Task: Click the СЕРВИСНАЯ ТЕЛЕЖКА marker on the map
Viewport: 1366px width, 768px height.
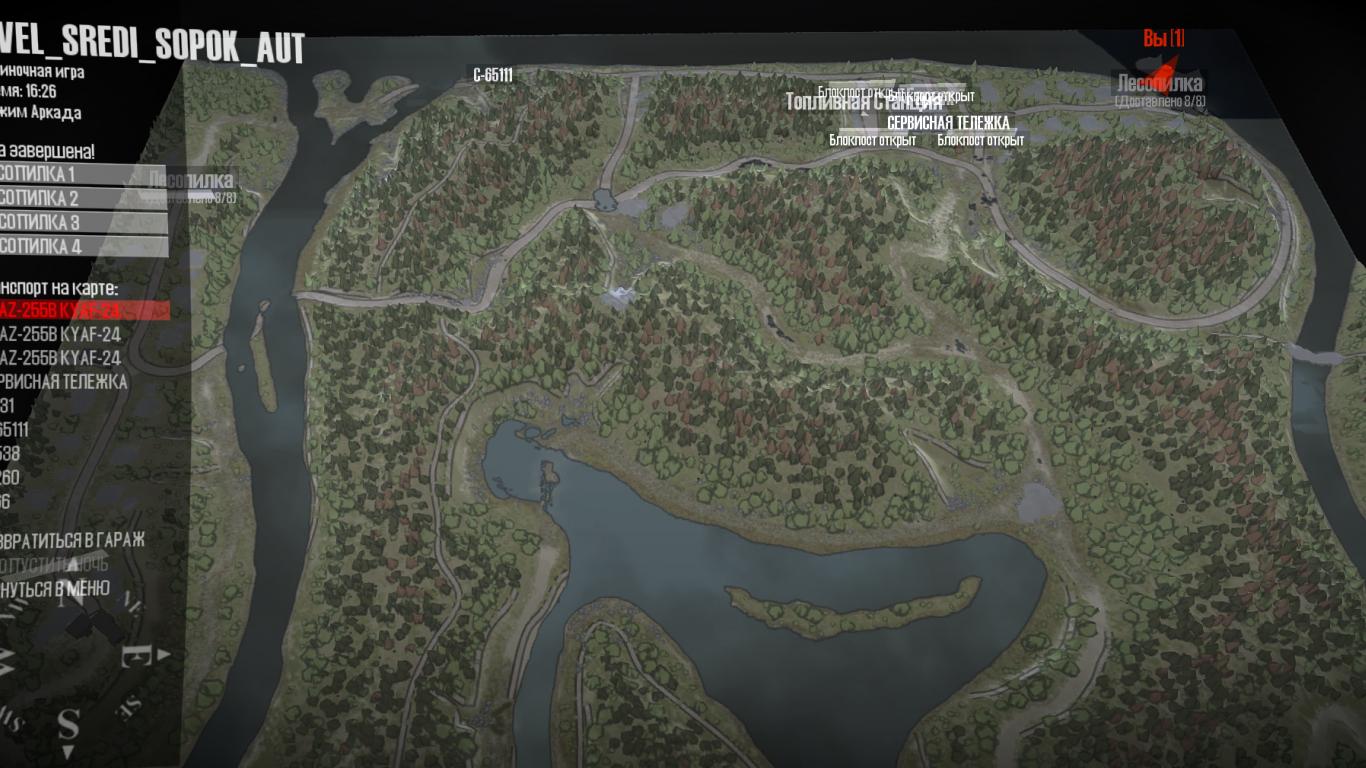Action: [x=948, y=123]
